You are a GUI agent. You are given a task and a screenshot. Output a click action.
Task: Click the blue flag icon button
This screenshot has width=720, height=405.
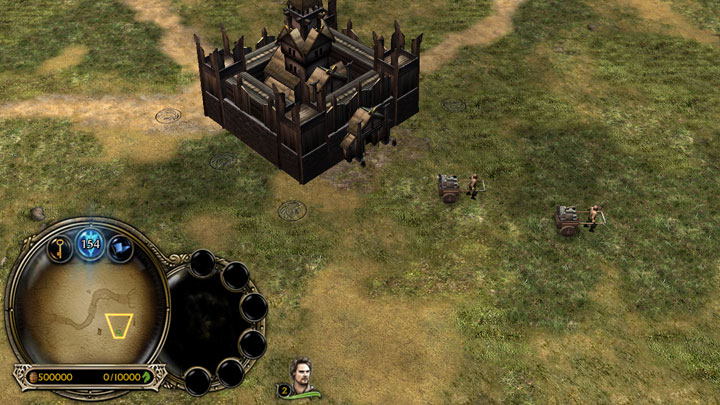(121, 248)
